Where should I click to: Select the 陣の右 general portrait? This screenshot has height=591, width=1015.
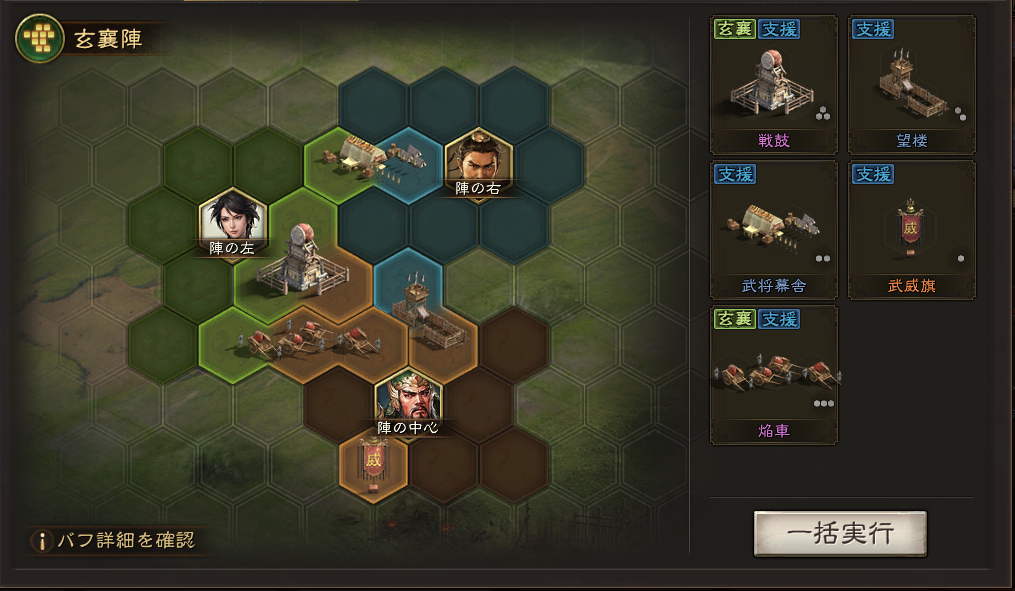point(478,158)
